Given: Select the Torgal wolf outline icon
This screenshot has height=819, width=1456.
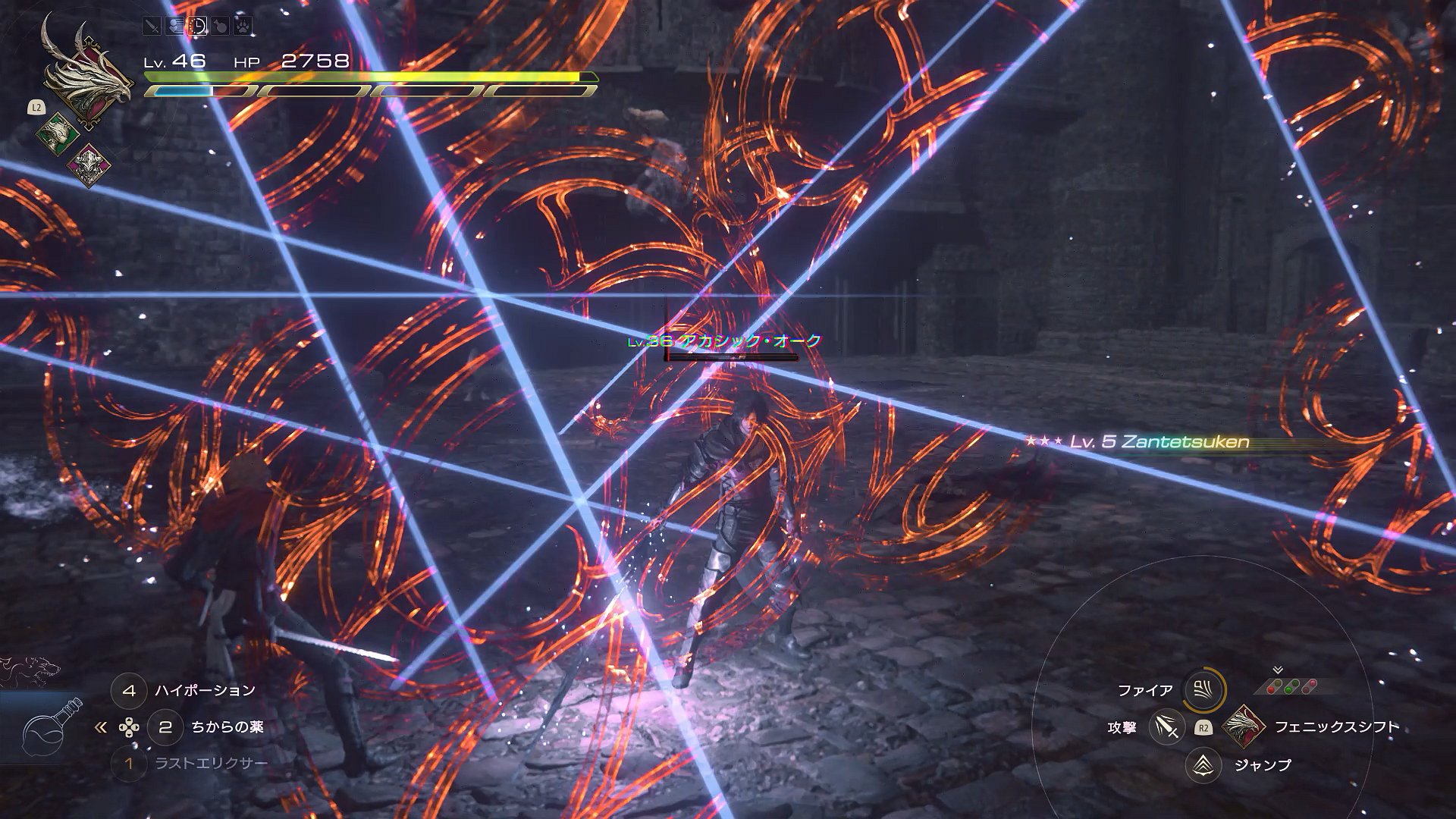Looking at the screenshot, I should (30, 670).
